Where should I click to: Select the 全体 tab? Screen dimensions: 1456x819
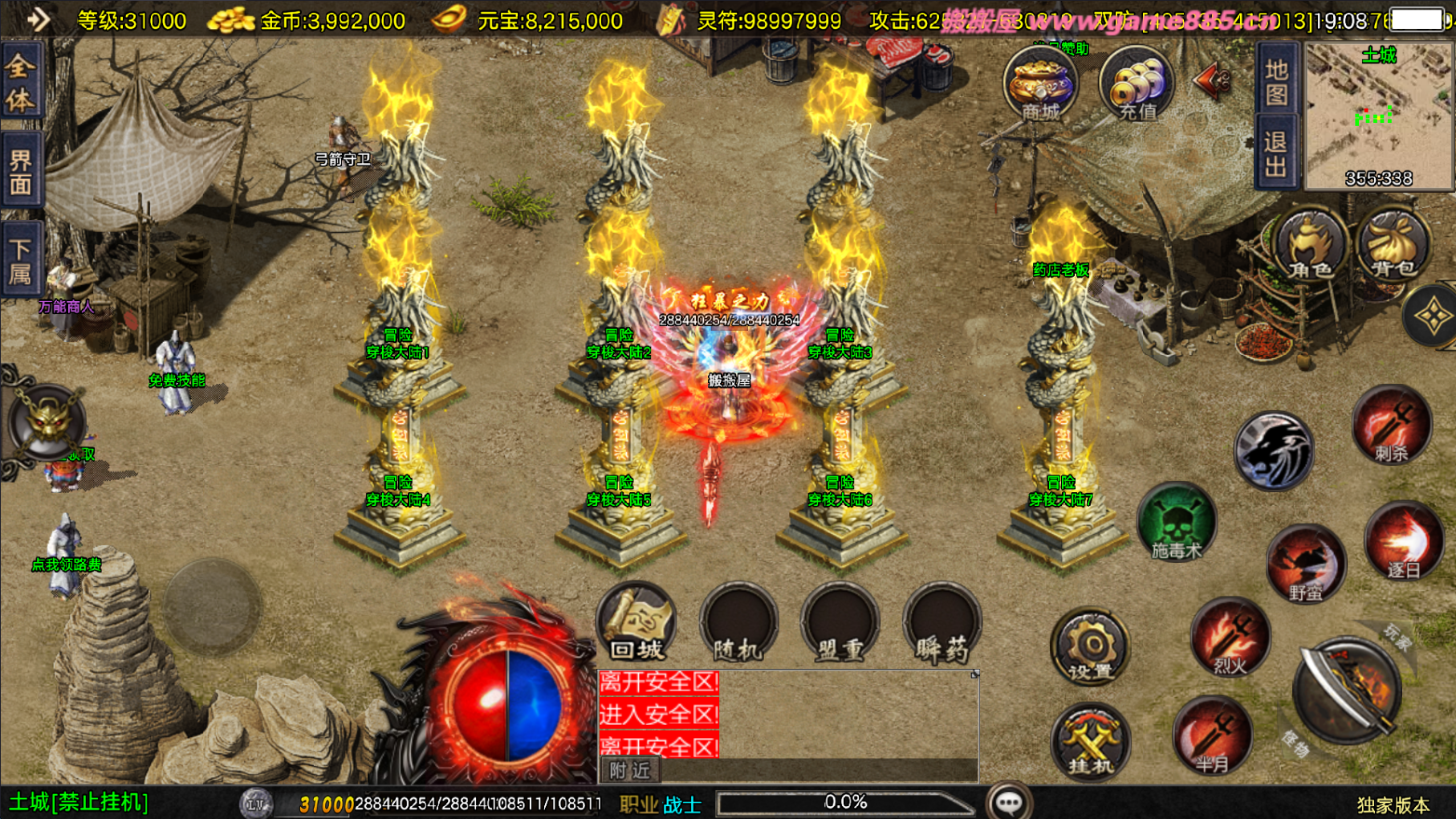pyautogui.click(x=20, y=84)
